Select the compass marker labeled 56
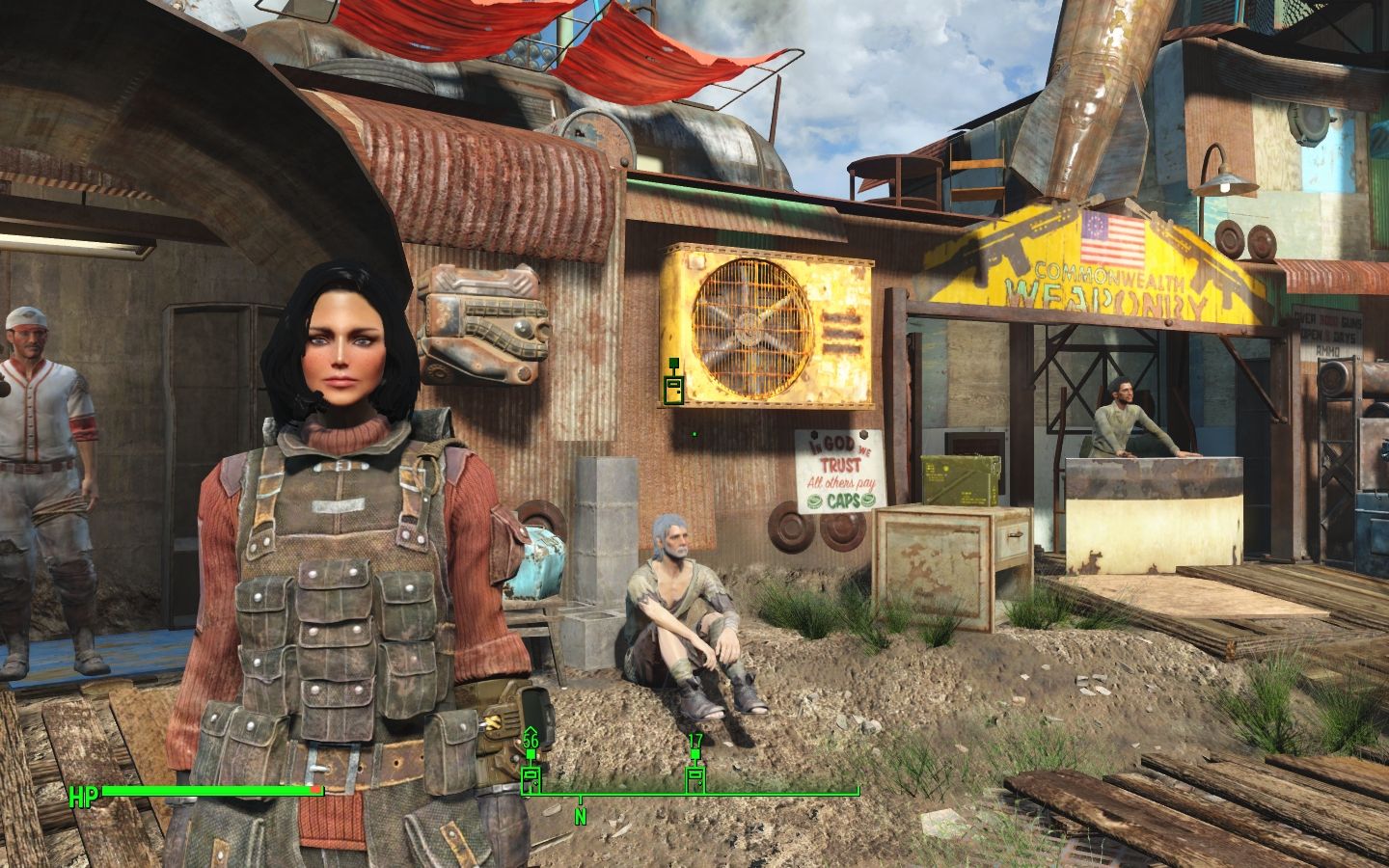1389x868 pixels. pos(531,777)
